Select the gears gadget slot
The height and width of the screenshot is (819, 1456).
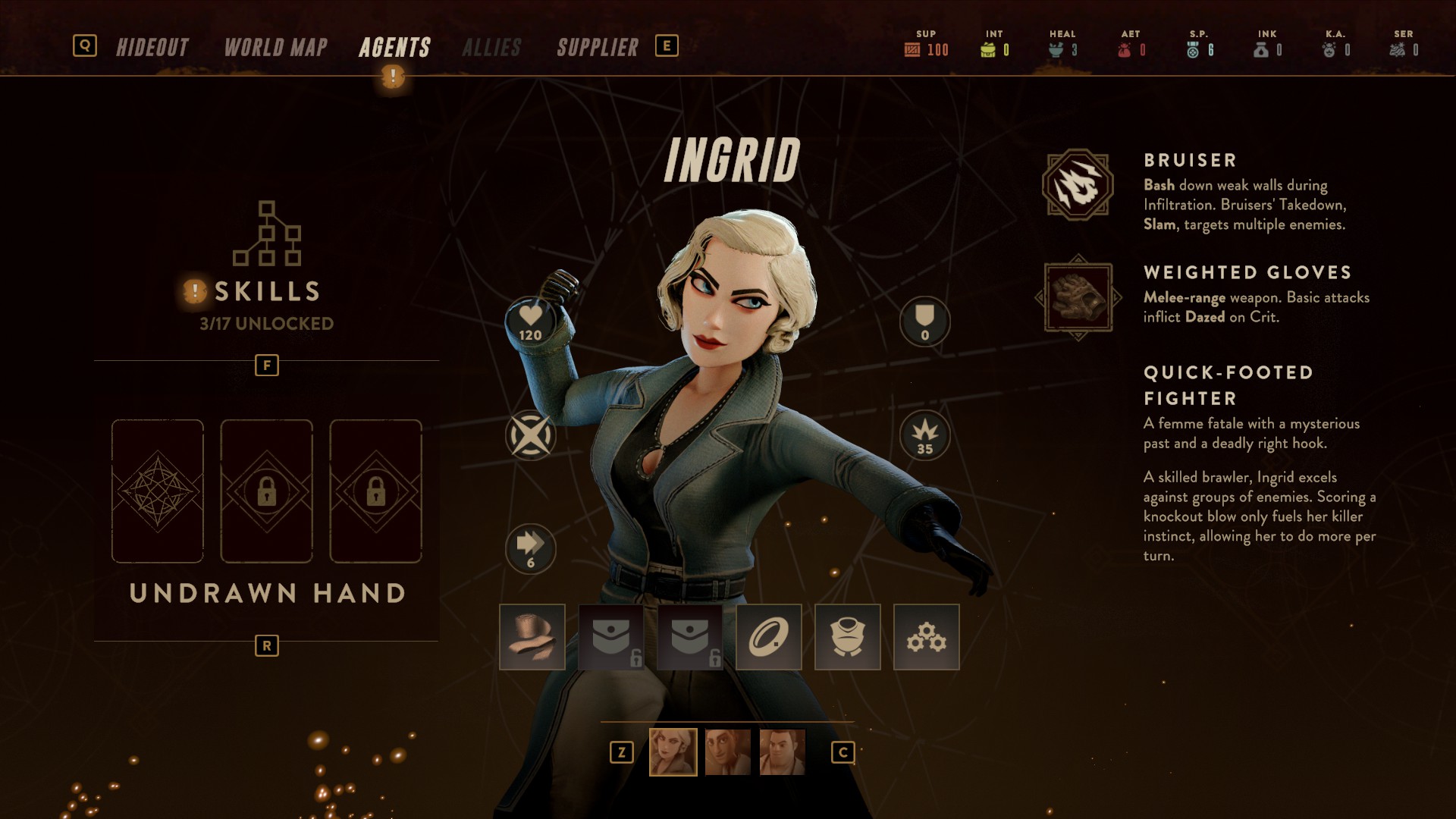coord(927,637)
